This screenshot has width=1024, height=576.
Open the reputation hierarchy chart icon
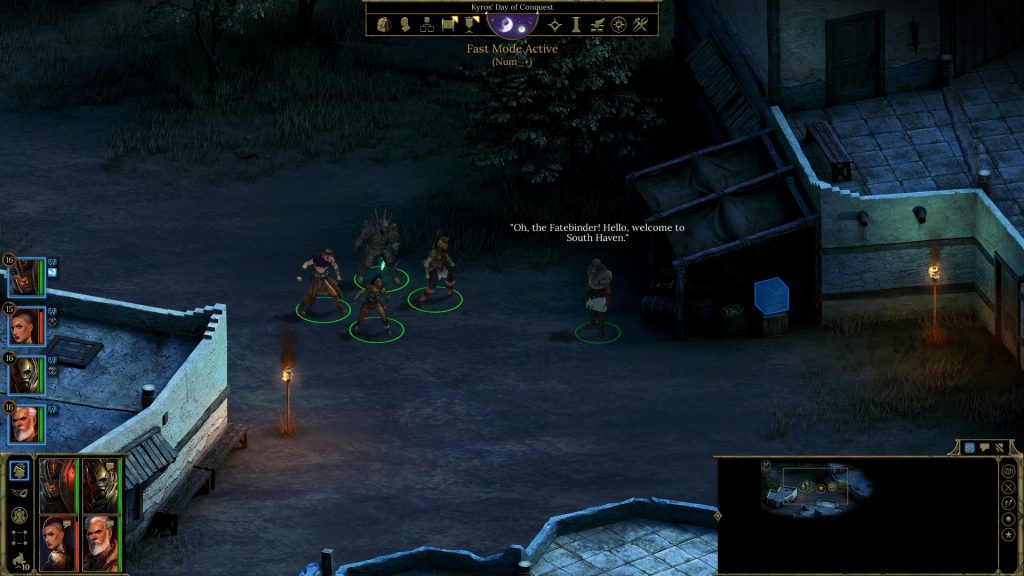tap(426, 25)
